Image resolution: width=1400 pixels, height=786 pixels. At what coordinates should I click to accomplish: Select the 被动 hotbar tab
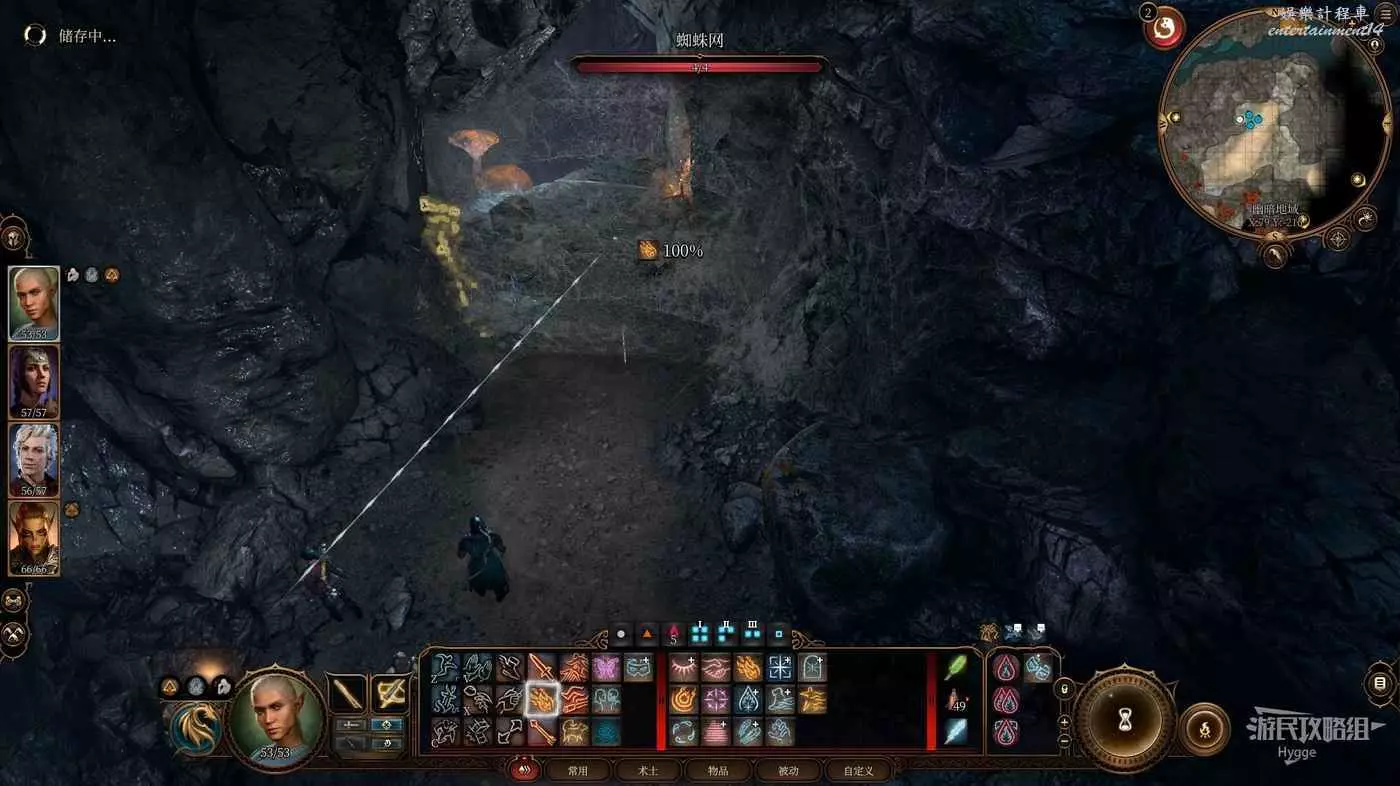tap(788, 770)
